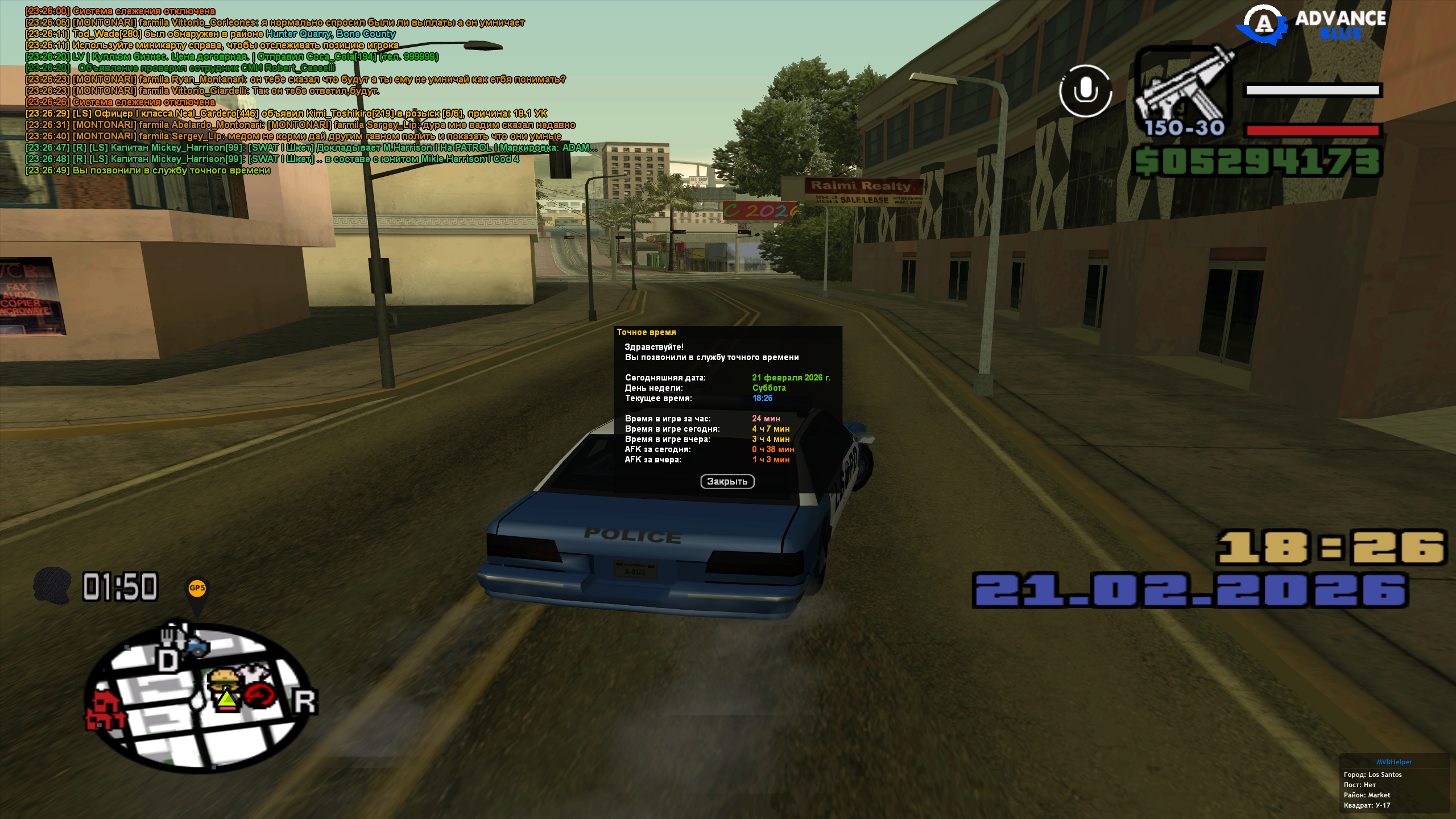
Task: Toggle the microphone voice chat icon
Action: pyautogui.click(x=1085, y=91)
